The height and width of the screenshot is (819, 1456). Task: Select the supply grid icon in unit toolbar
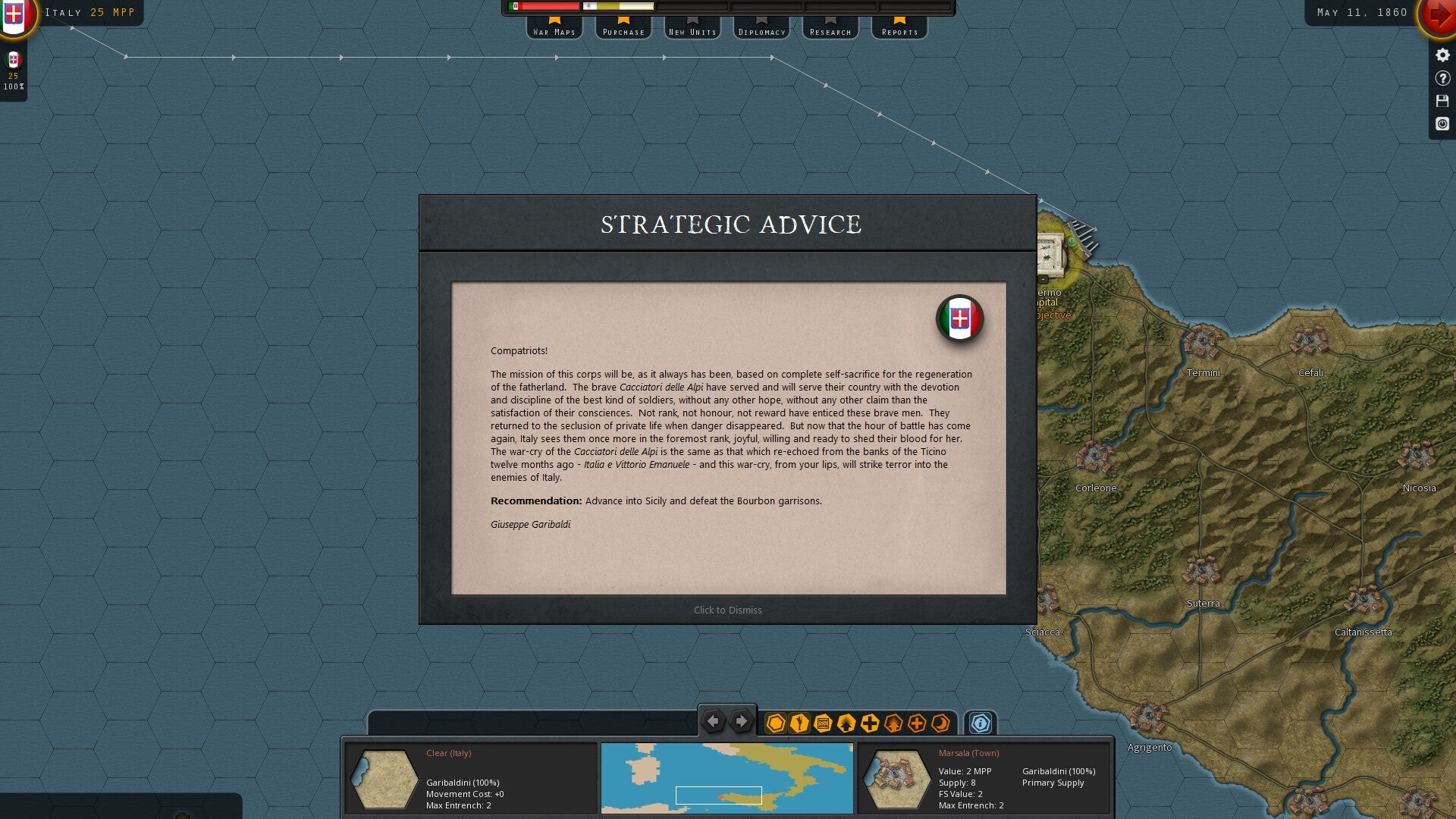tap(821, 724)
